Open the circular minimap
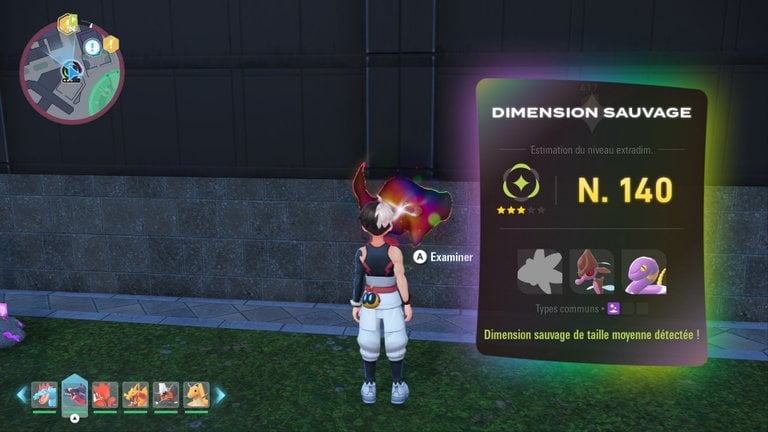The width and height of the screenshot is (768, 432). pyautogui.click(x=71, y=74)
